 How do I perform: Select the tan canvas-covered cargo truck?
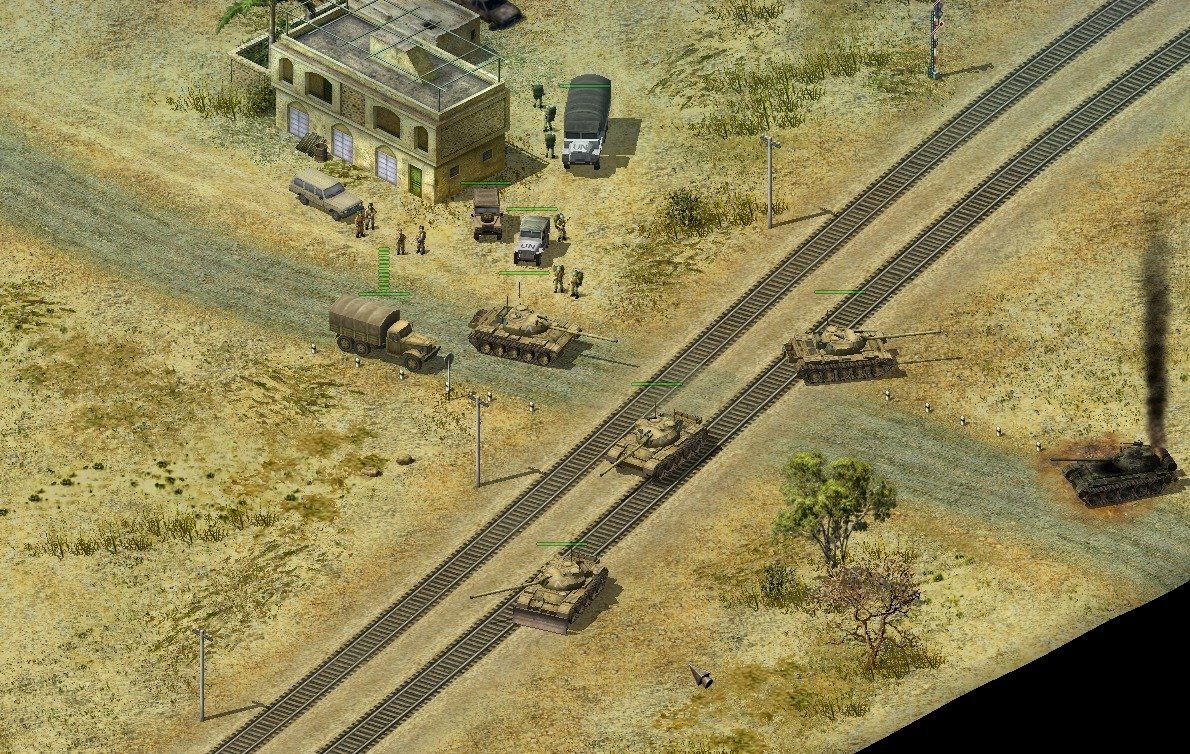coord(382,330)
